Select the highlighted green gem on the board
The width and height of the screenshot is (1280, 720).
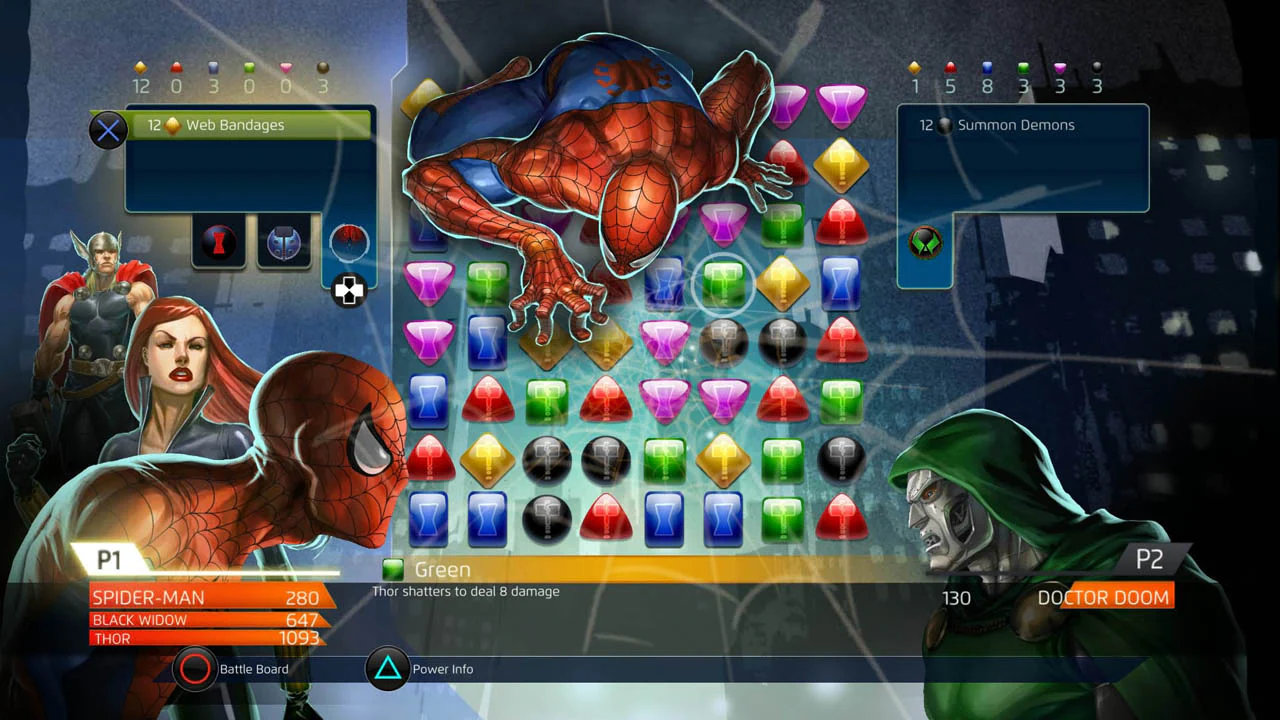[x=723, y=285]
